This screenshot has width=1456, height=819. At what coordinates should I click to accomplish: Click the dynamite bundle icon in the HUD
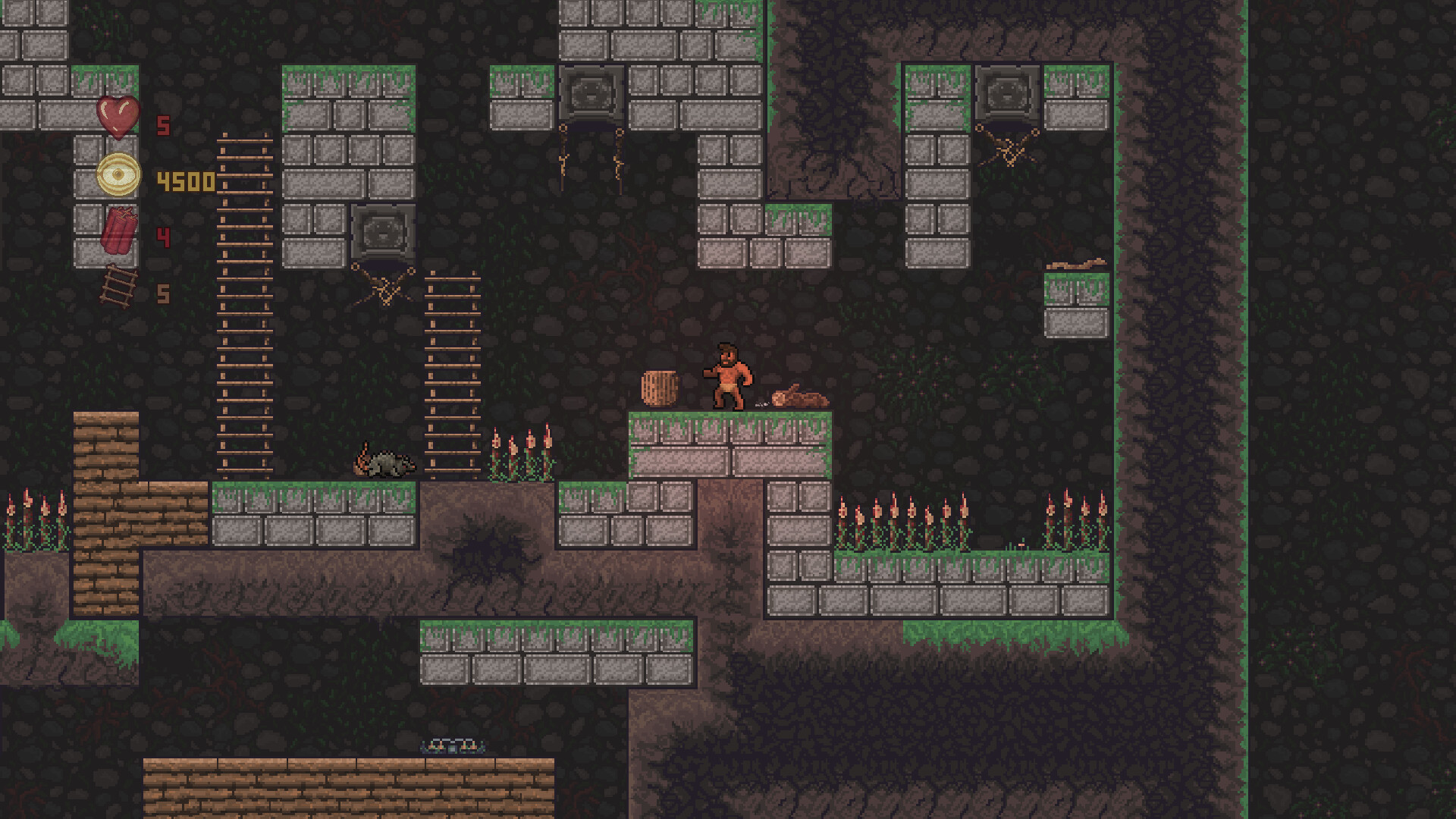click(118, 231)
